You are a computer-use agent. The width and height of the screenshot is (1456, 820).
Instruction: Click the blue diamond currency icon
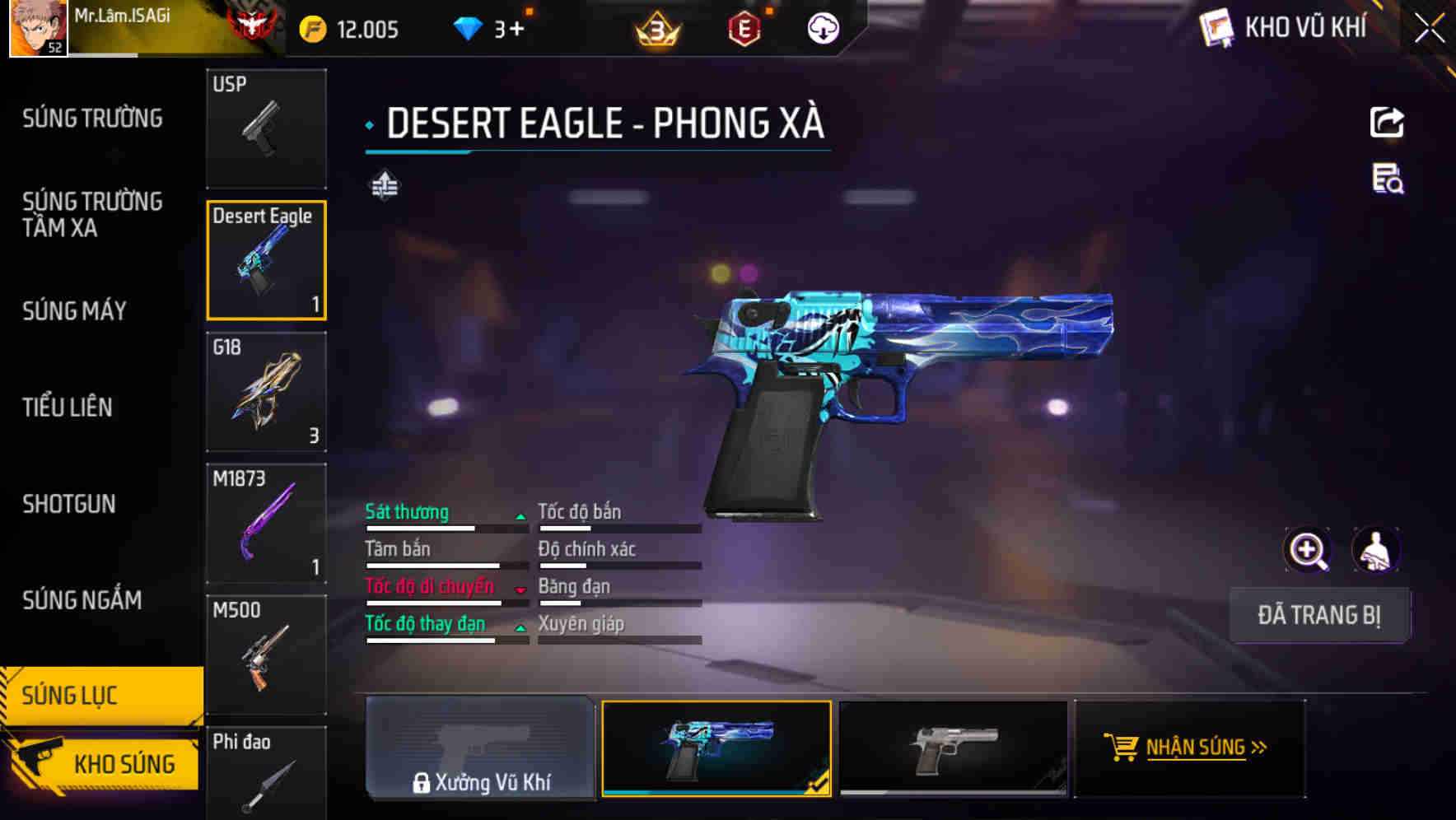click(x=468, y=27)
